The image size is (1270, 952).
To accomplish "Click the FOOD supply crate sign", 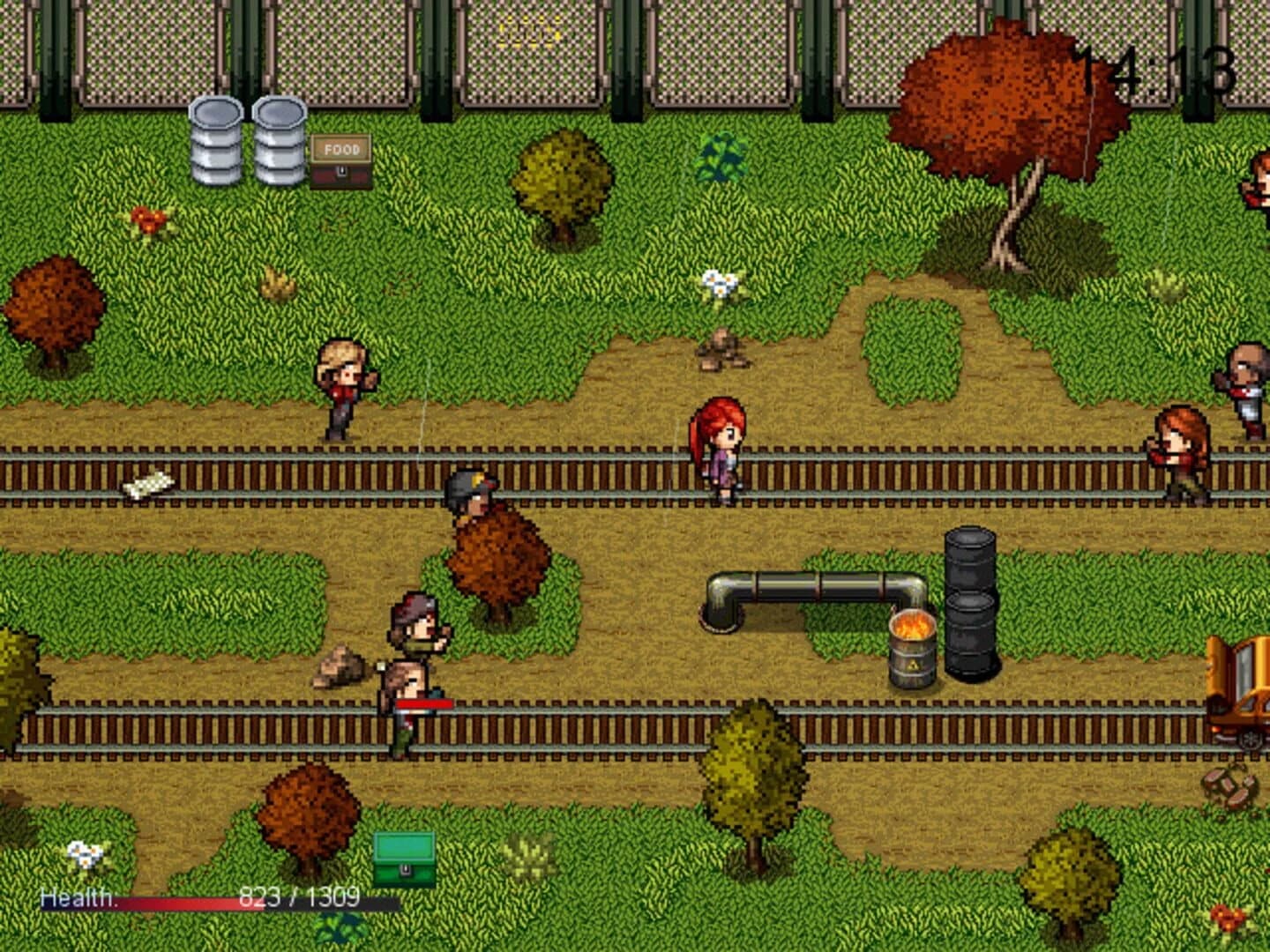I will [341, 148].
